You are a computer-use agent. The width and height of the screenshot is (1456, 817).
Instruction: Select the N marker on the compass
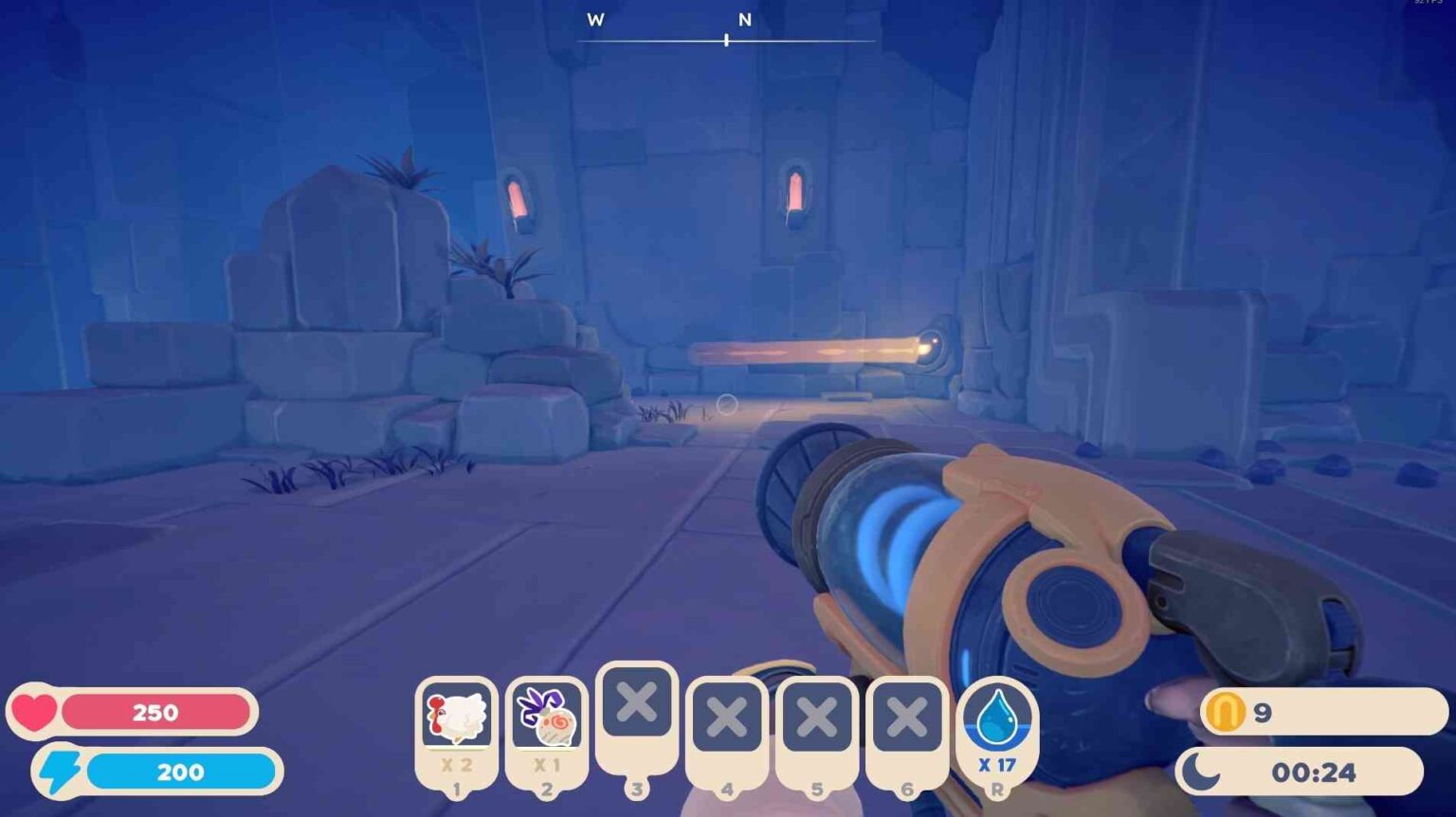coord(745,18)
